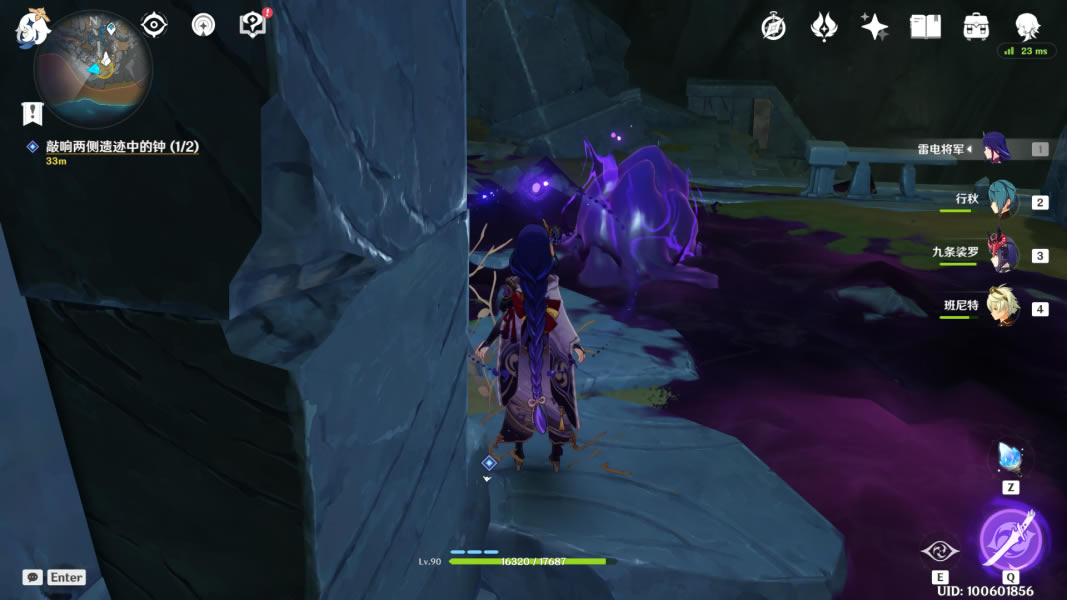Open the Adventurer Handbook book icon
1067x600 pixels.
coord(925,27)
